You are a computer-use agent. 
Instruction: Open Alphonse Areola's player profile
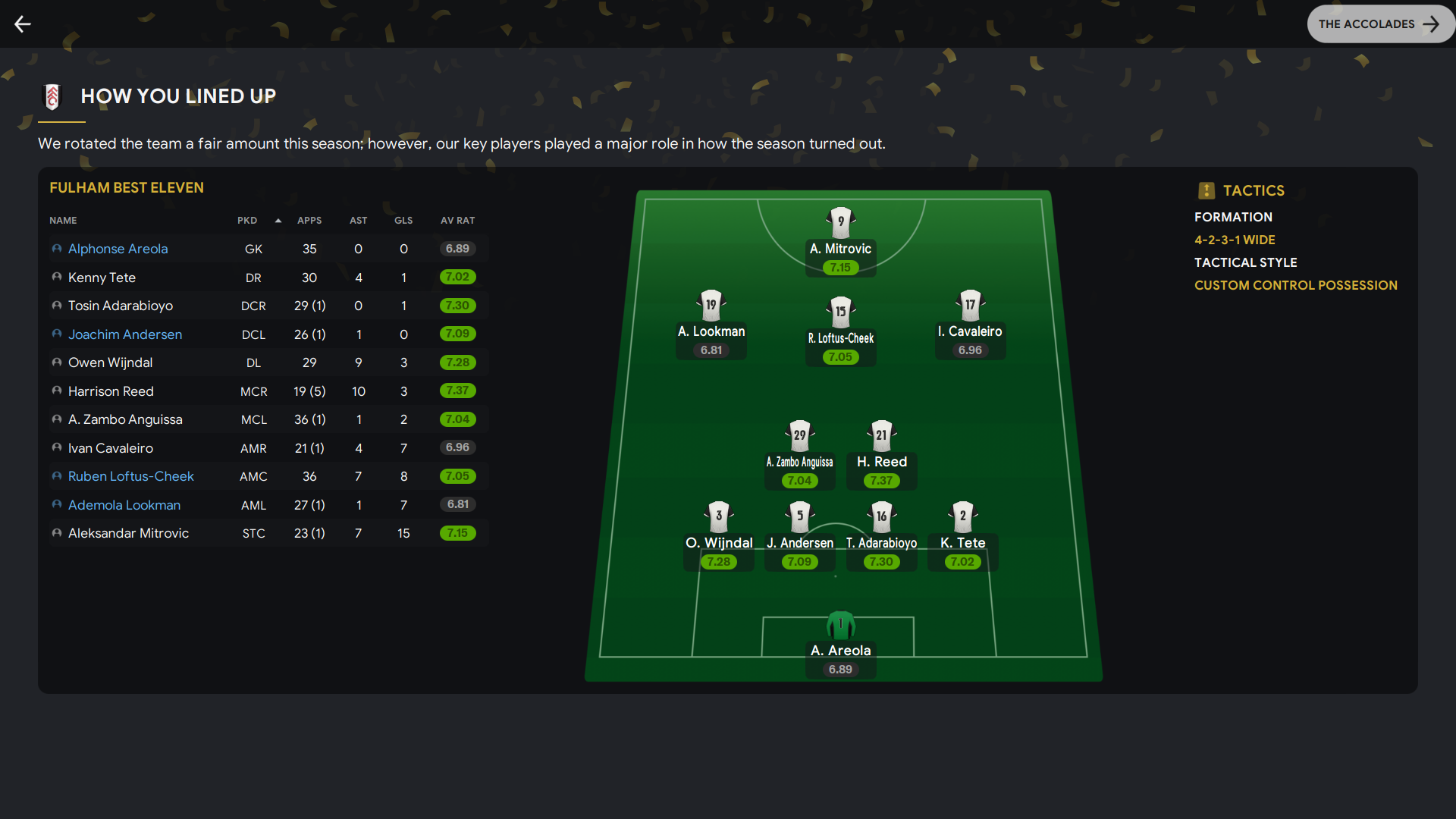[118, 249]
